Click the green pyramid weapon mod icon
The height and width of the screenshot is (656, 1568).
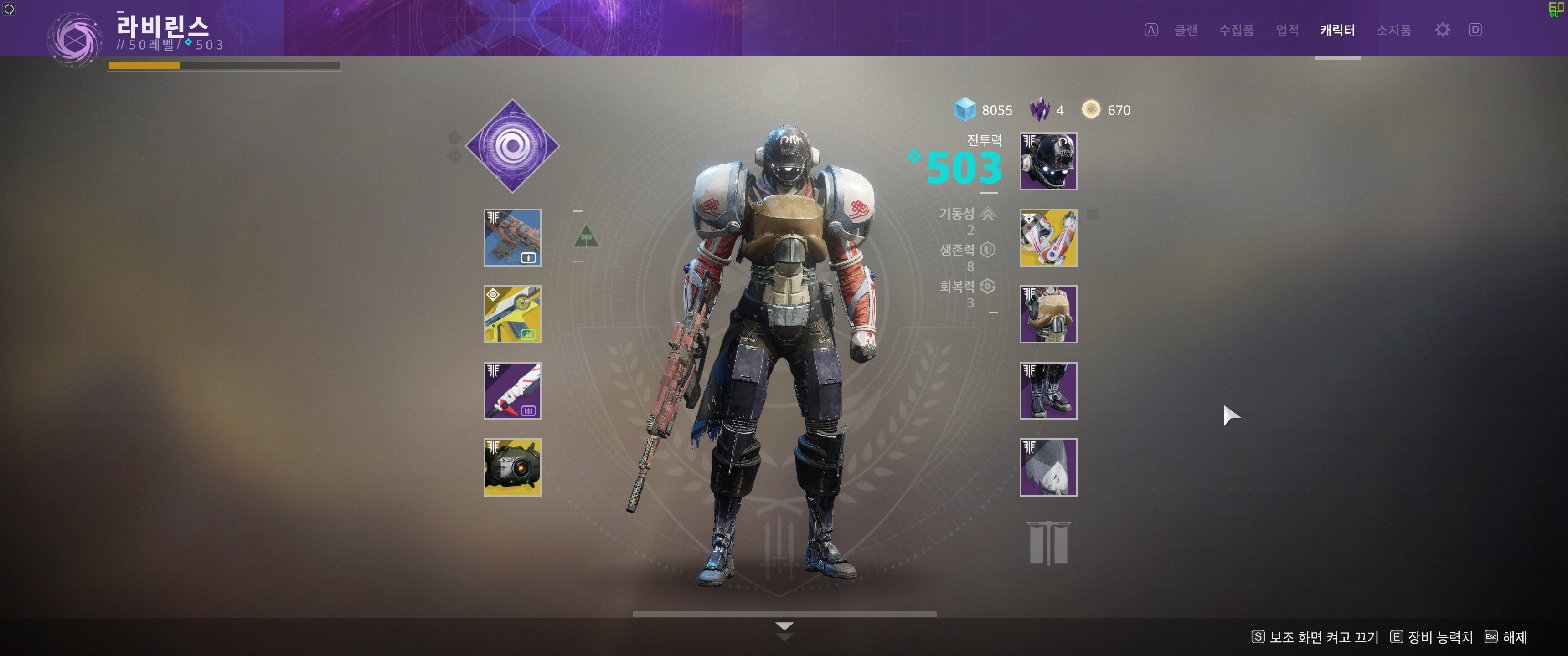point(586,237)
